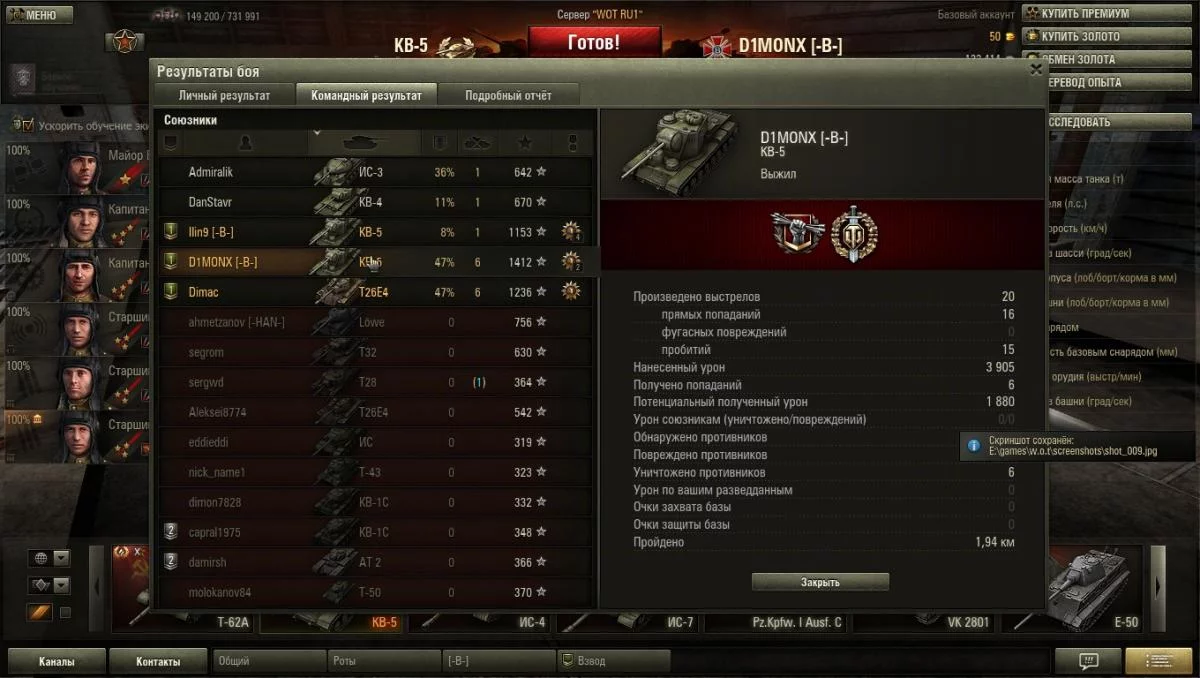Open the Роты companies tab

click(x=384, y=661)
